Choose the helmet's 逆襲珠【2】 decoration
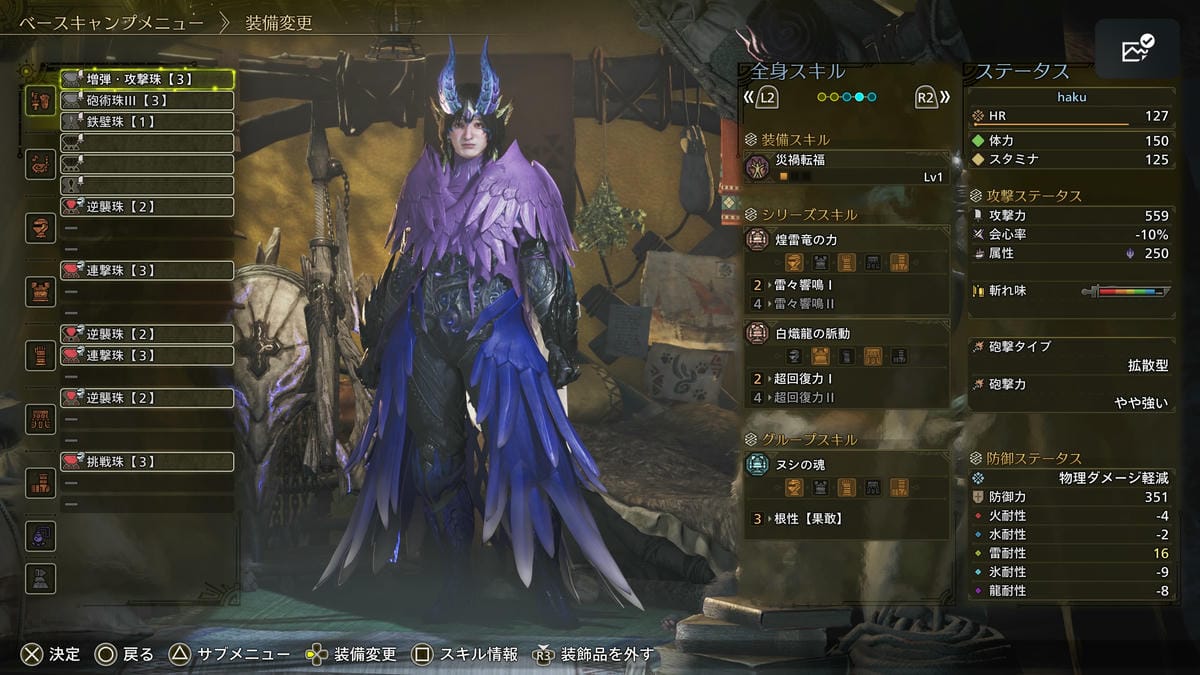1200x675 pixels. 146,207
